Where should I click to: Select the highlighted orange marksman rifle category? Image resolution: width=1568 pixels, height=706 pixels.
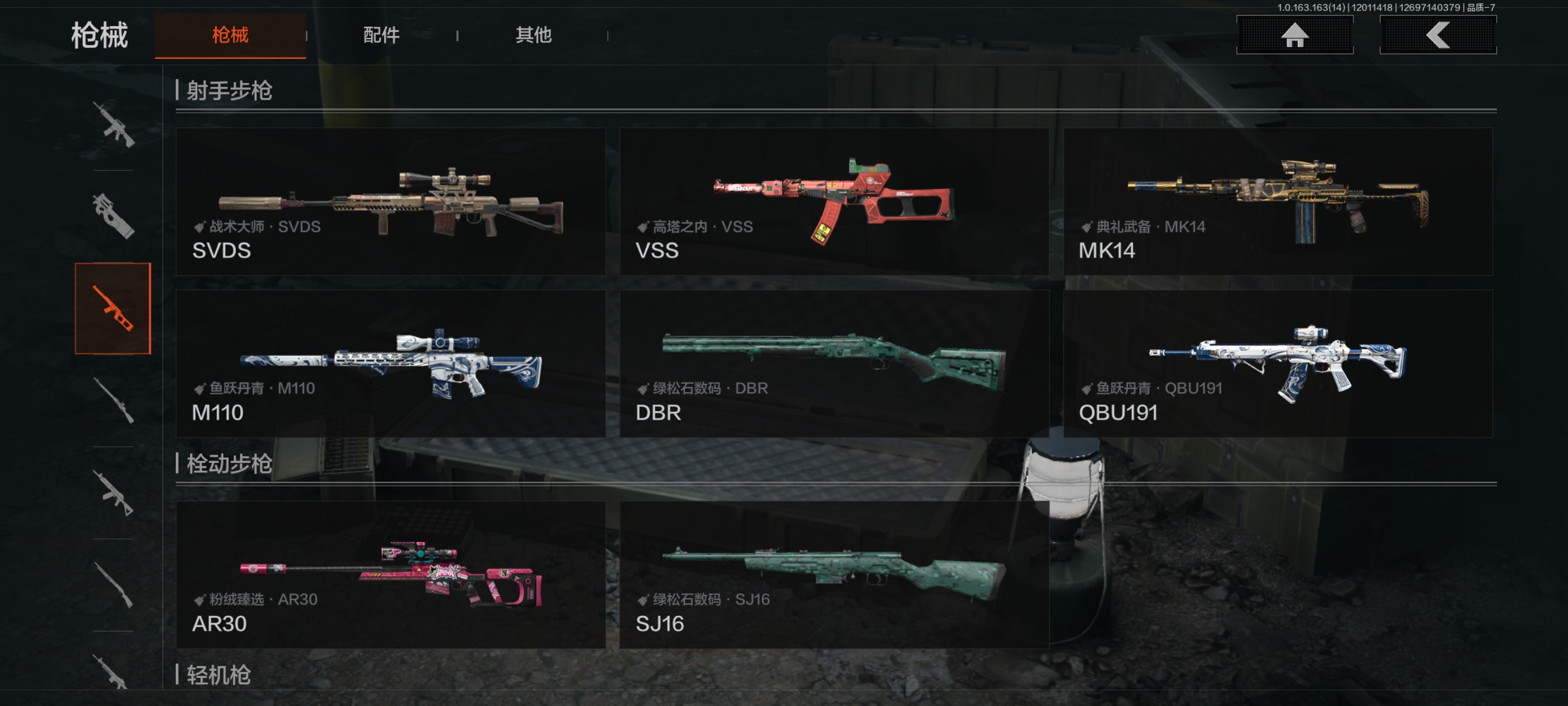(x=113, y=308)
